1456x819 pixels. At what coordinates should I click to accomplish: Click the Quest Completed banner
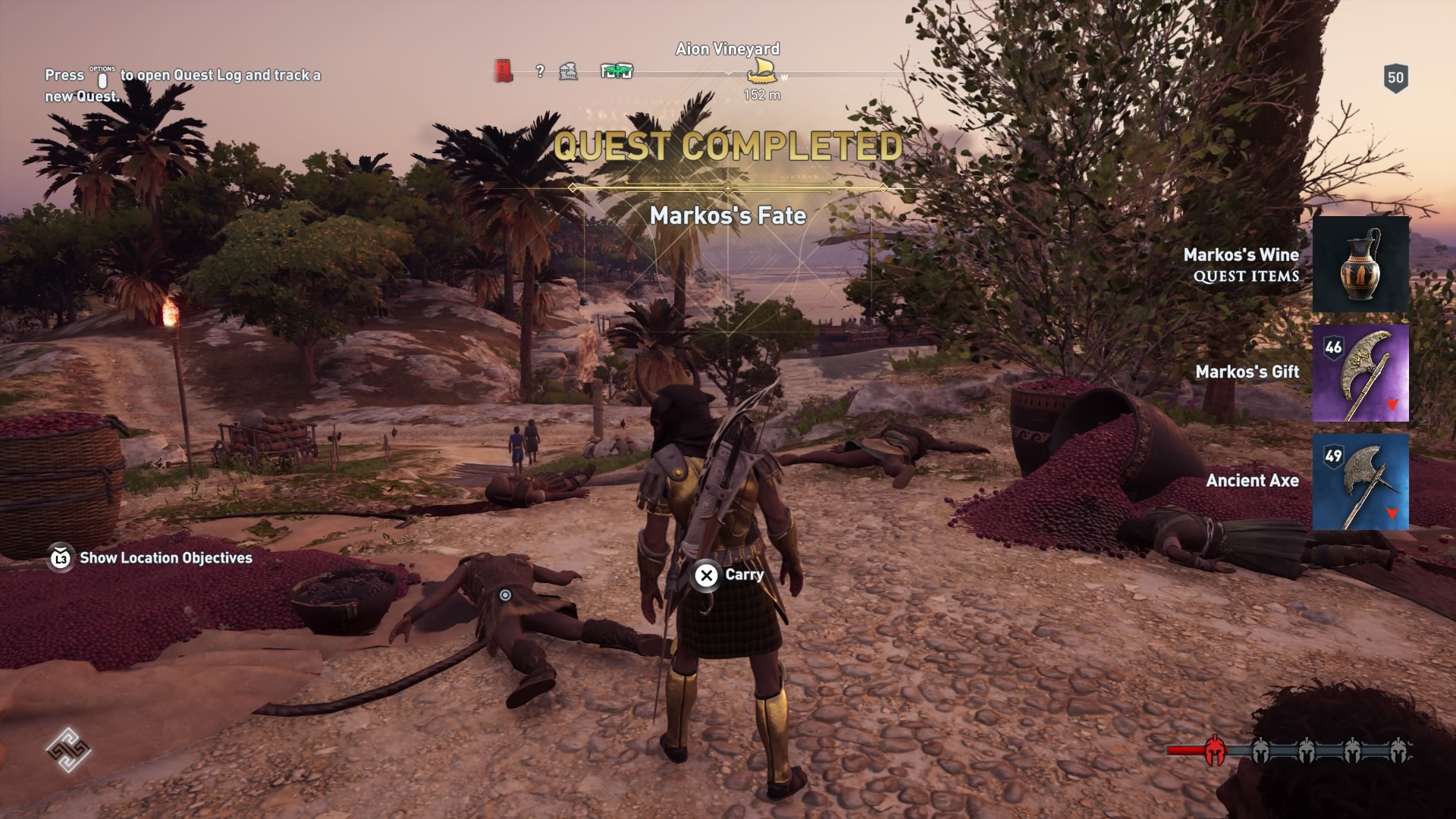(x=728, y=146)
